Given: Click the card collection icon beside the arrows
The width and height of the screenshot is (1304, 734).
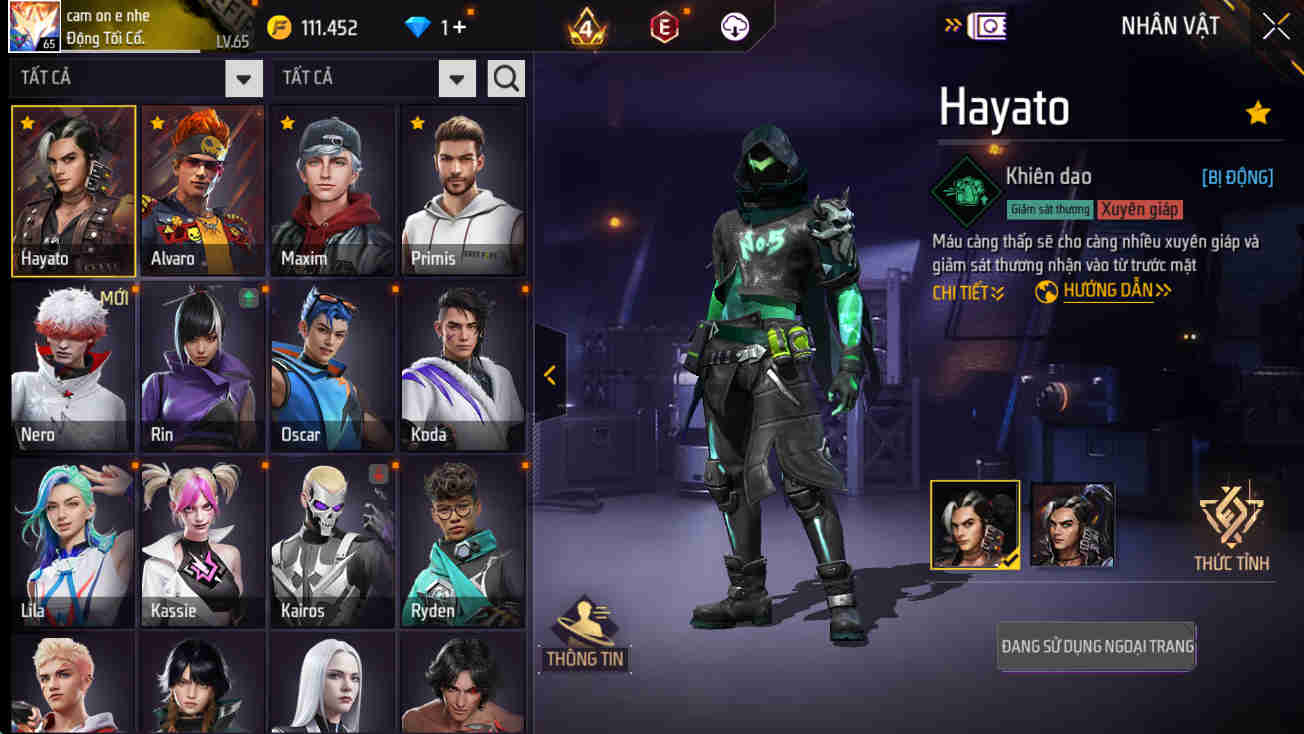Looking at the screenshot, I should point(989,25).
